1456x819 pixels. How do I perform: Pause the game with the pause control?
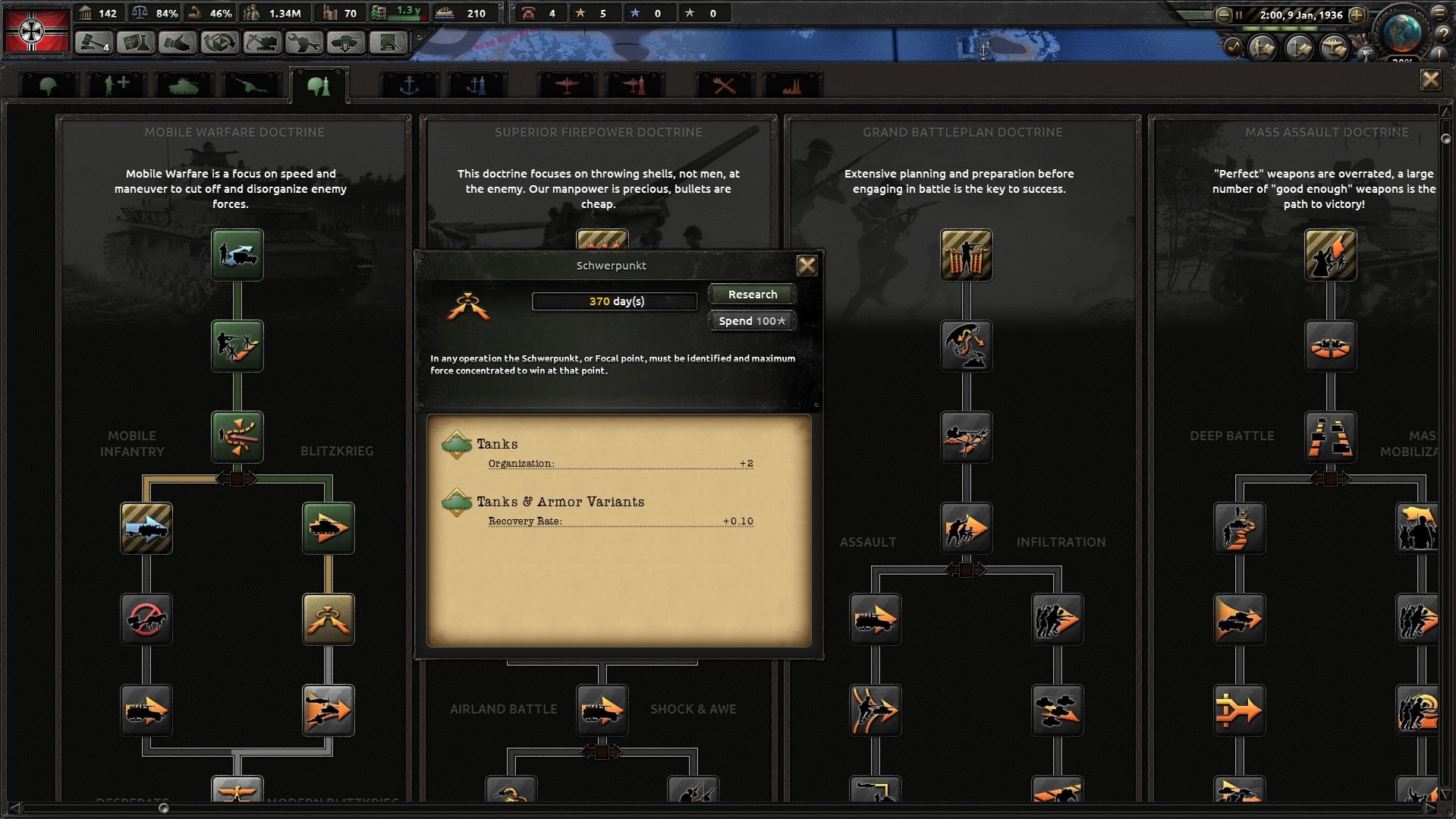pyautogui.click(x=1239, y=14)
